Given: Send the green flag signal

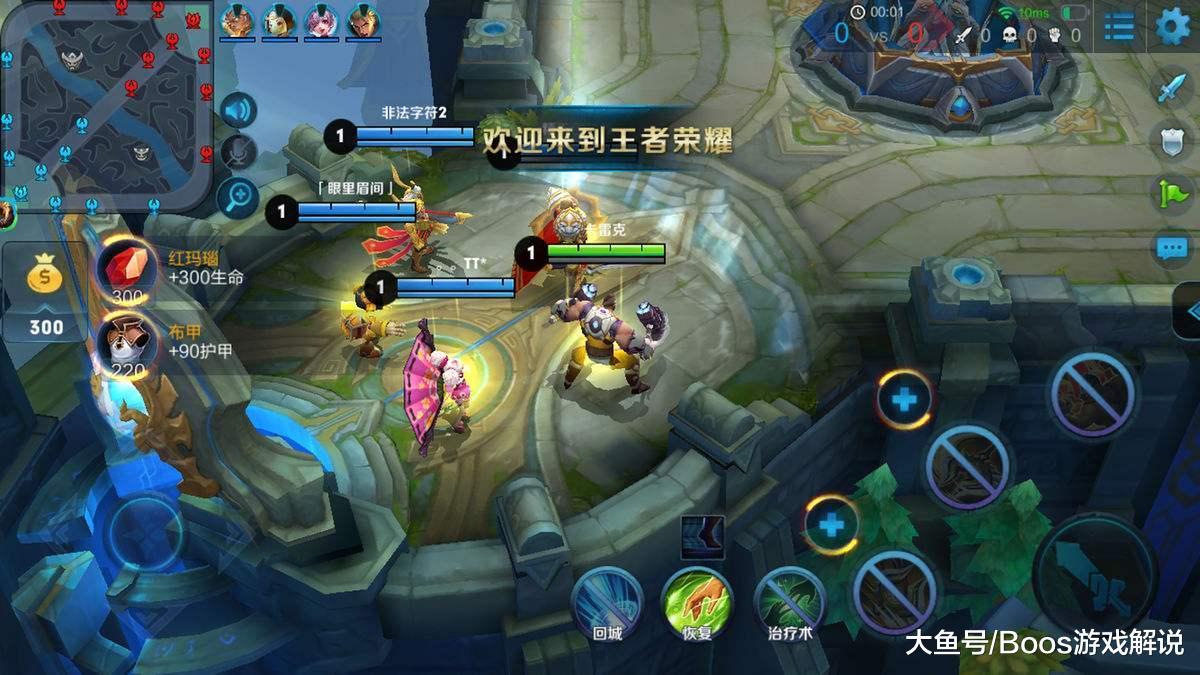Looking at the screenshot, I should [1171, 193].
